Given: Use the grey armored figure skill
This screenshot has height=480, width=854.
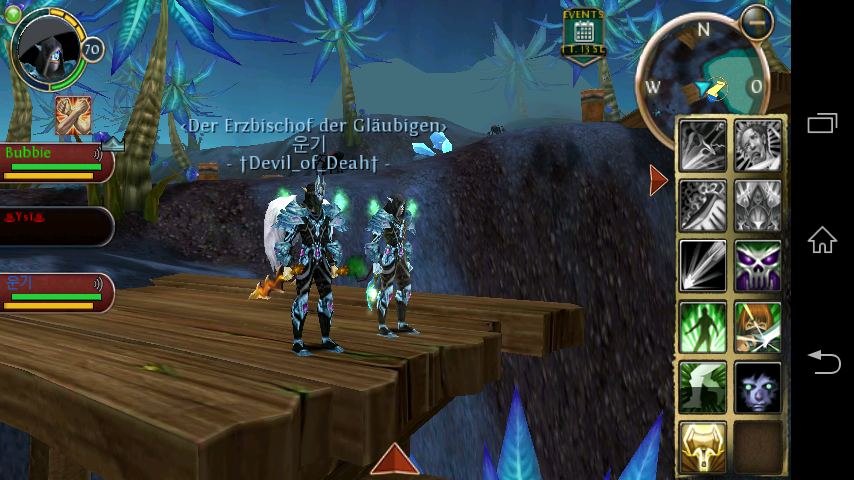Looking at the screenshot, I should pyautogui.click(x=758, y=205).
